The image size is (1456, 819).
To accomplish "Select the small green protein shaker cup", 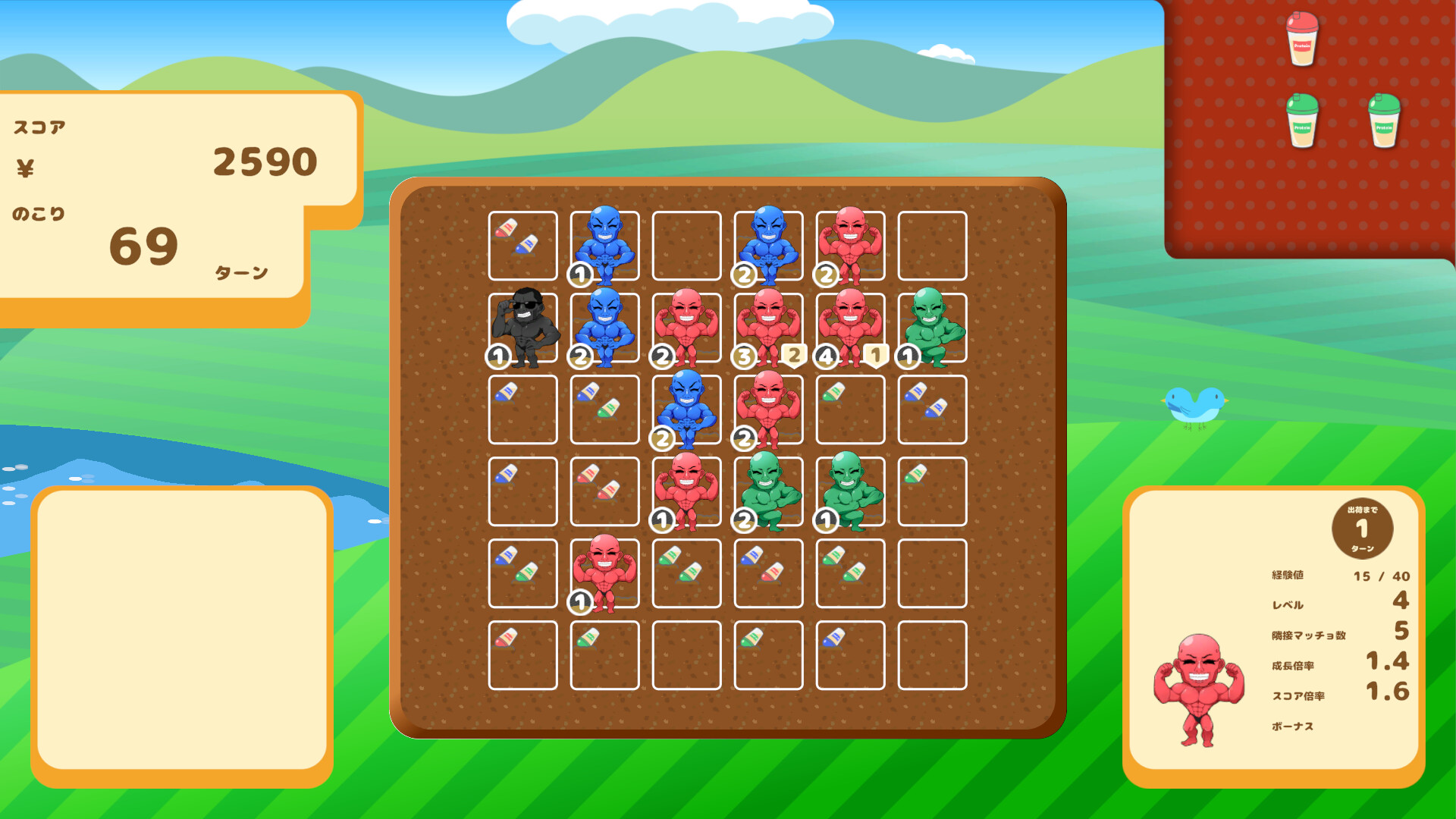I will tap(1383, 121).
